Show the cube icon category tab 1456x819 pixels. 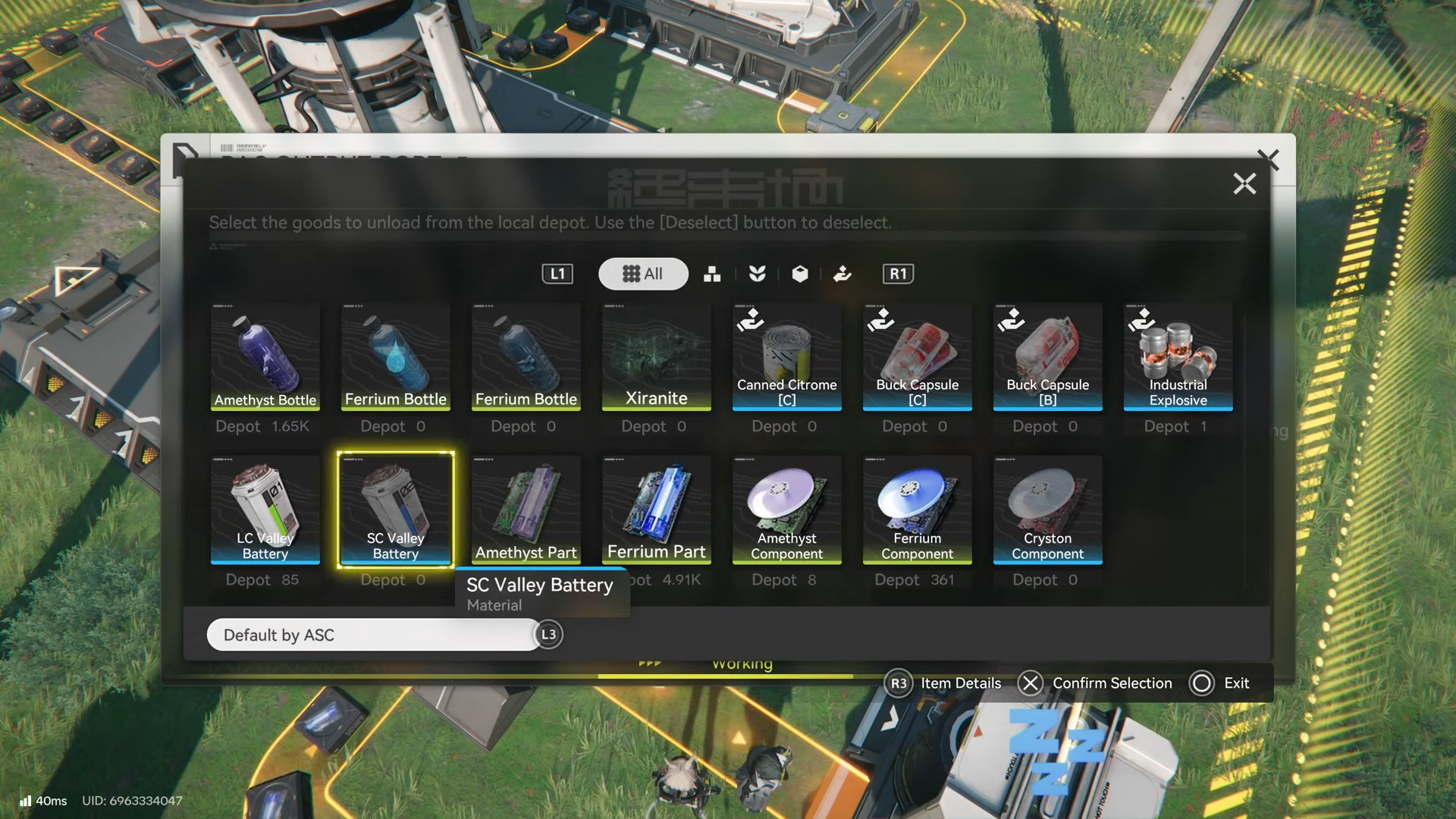(799, 274)
